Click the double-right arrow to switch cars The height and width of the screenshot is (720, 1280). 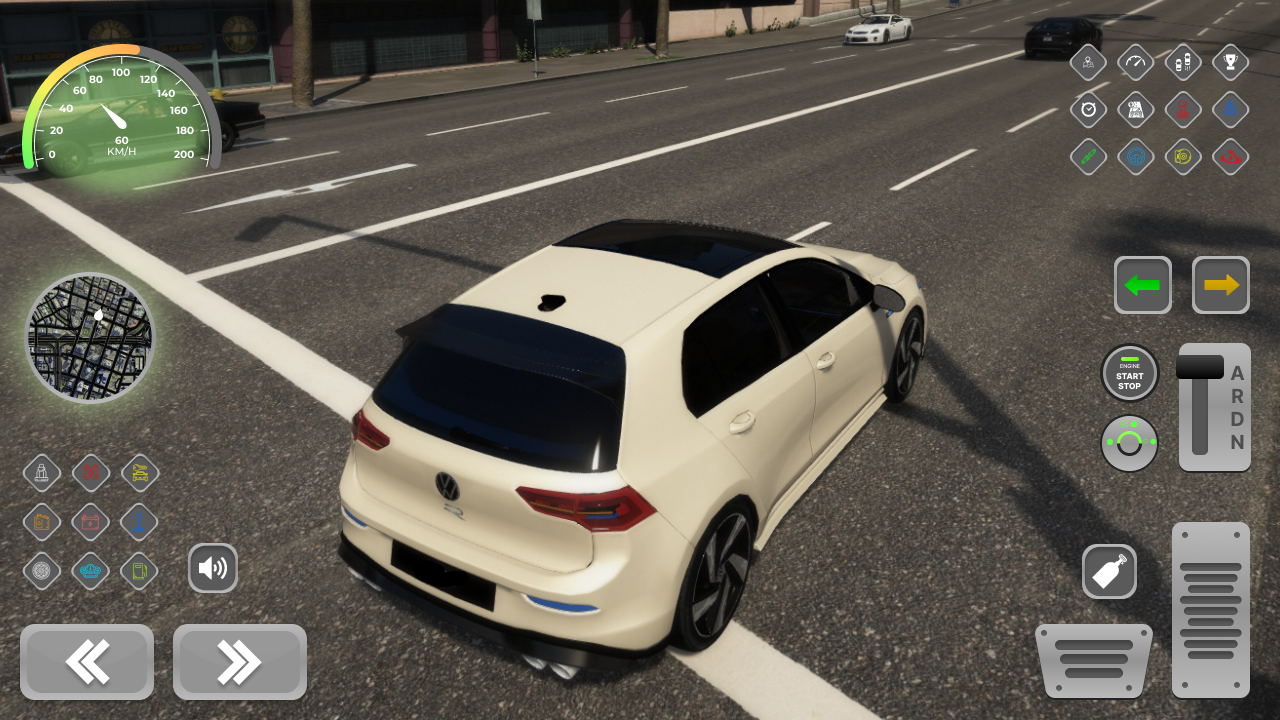239,662
